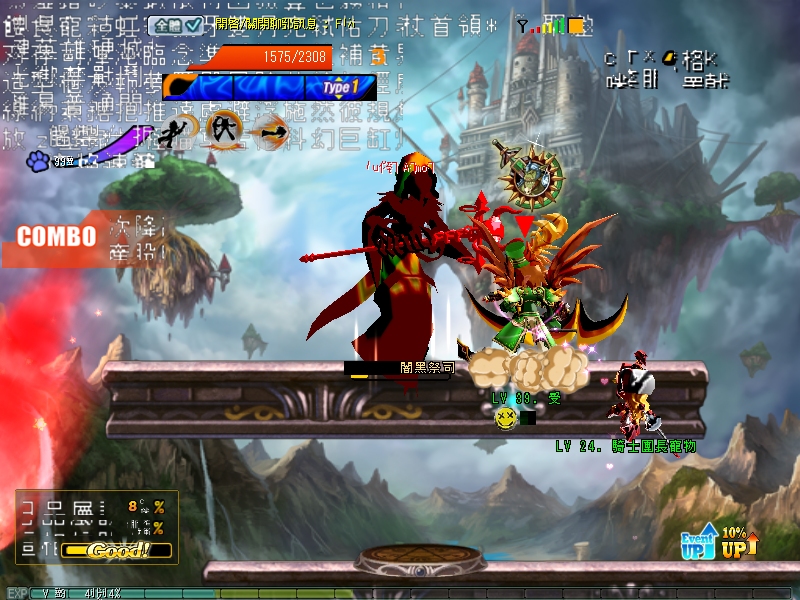
Task: Open the blue paw pet icon
Action: (x=38, y=159)
